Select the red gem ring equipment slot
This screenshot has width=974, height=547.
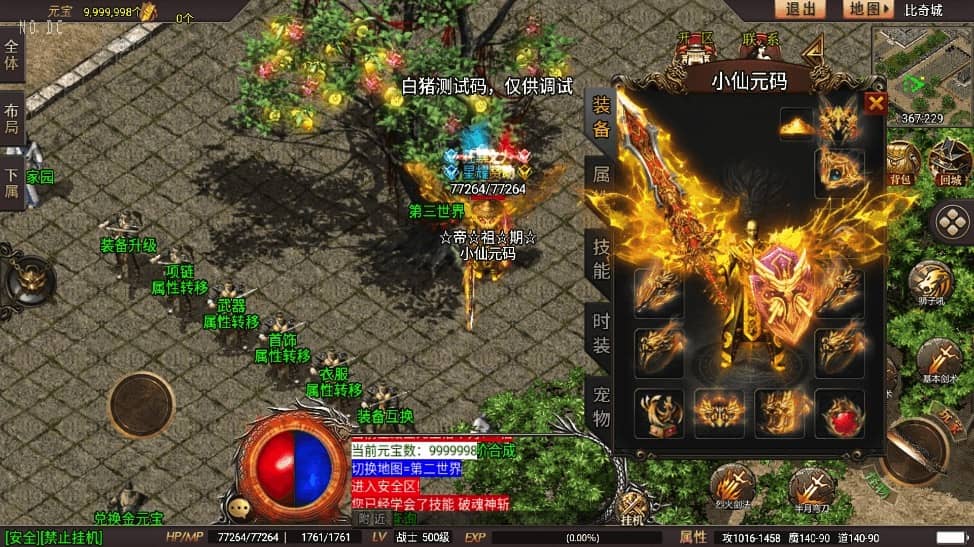(x=839, y=412)
